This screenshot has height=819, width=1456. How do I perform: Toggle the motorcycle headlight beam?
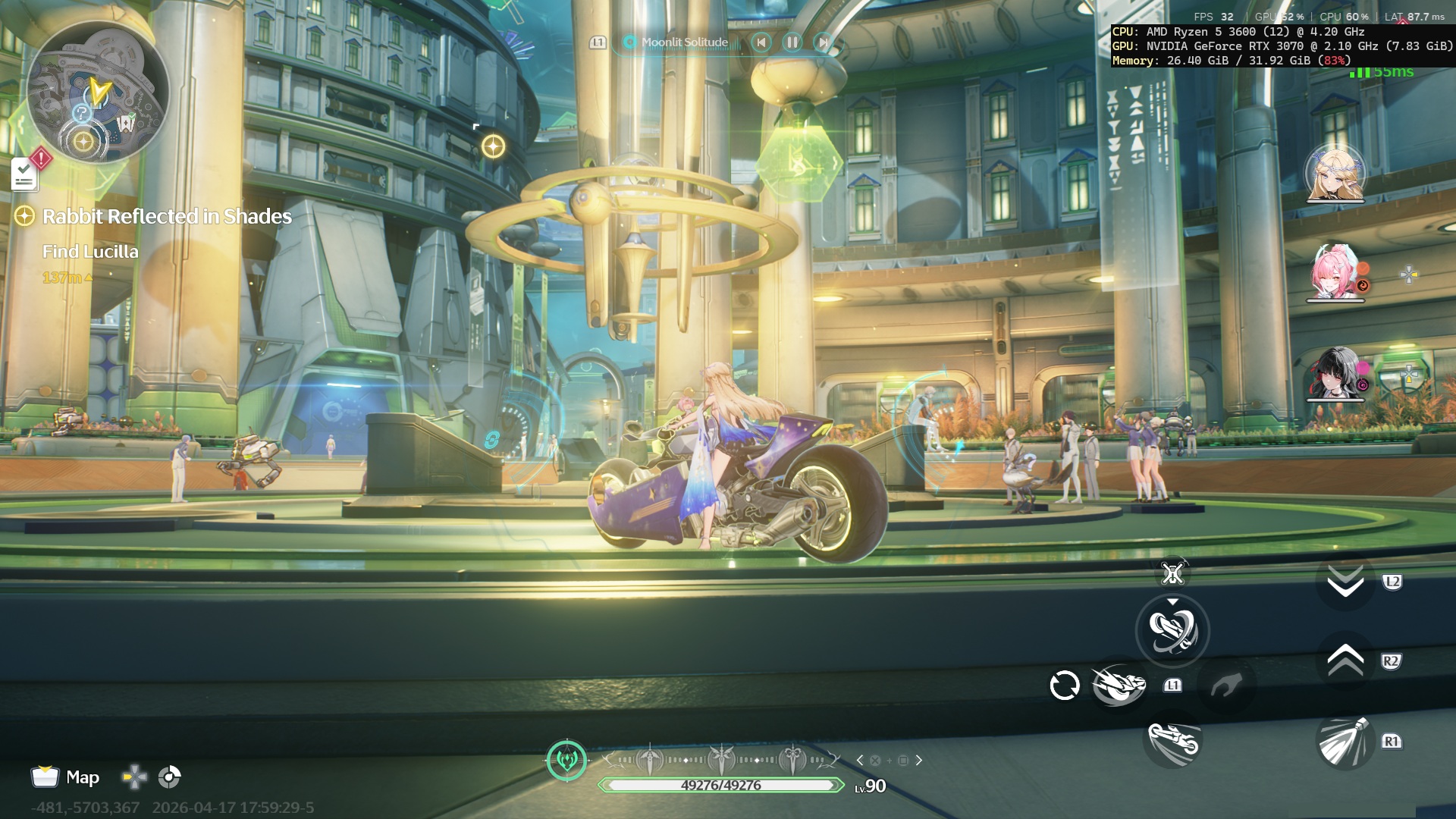[1344, 742]
